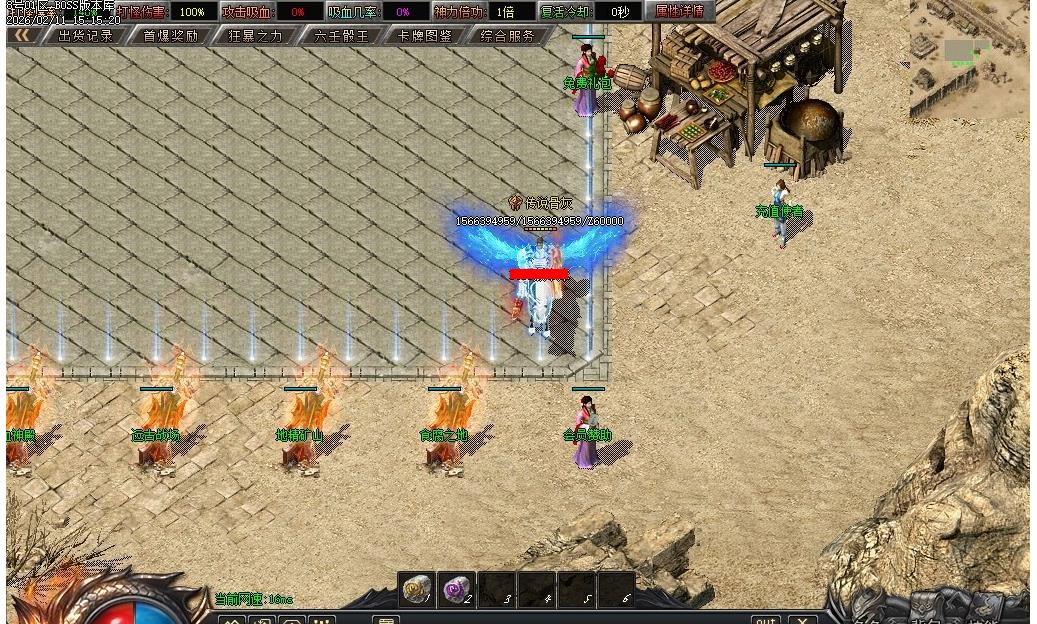Collapse the top menu with the double-arrow button
1037x624 pixels.
coord(22,36)
